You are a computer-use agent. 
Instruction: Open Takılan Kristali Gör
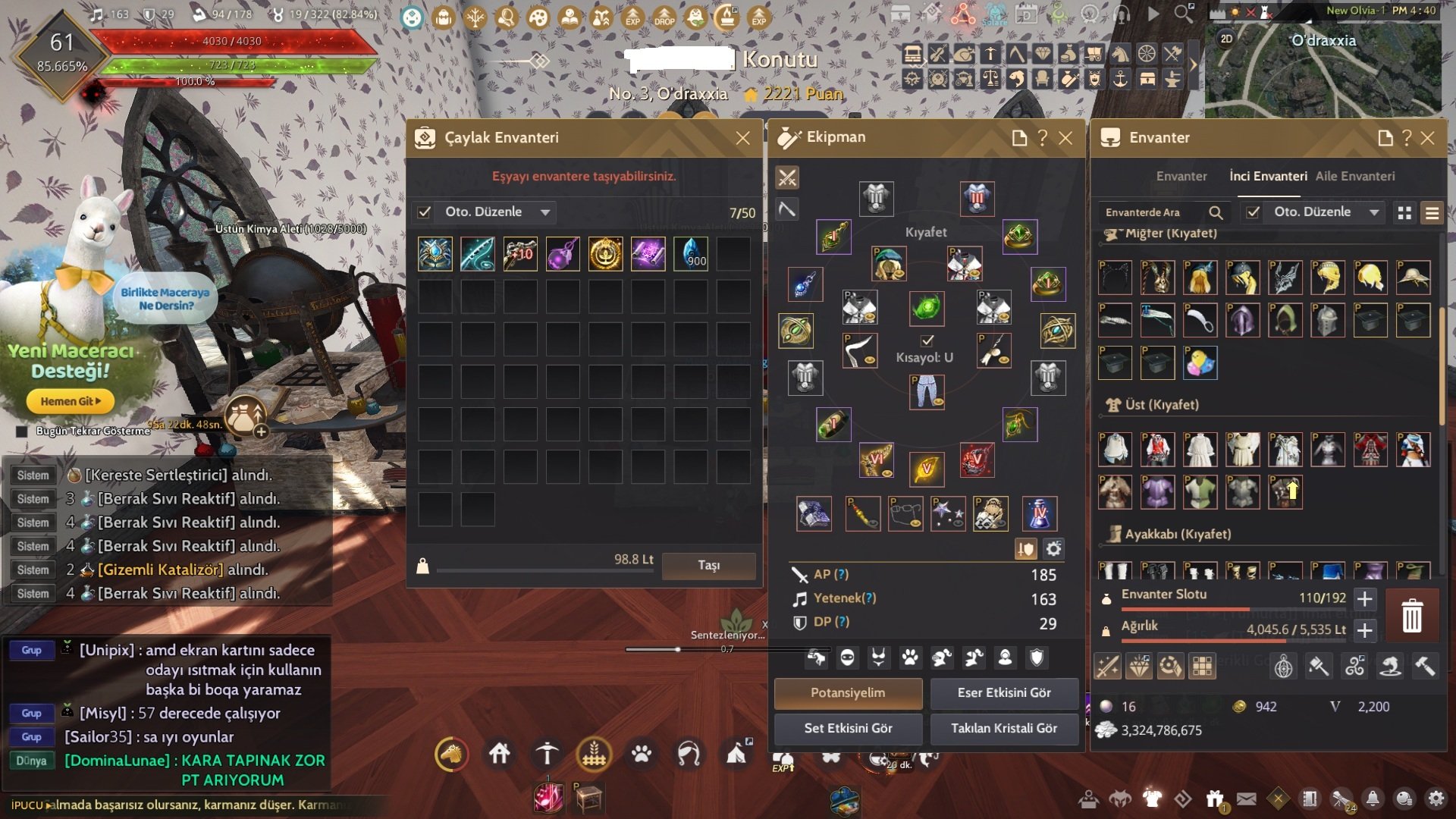click(1004, 729)
